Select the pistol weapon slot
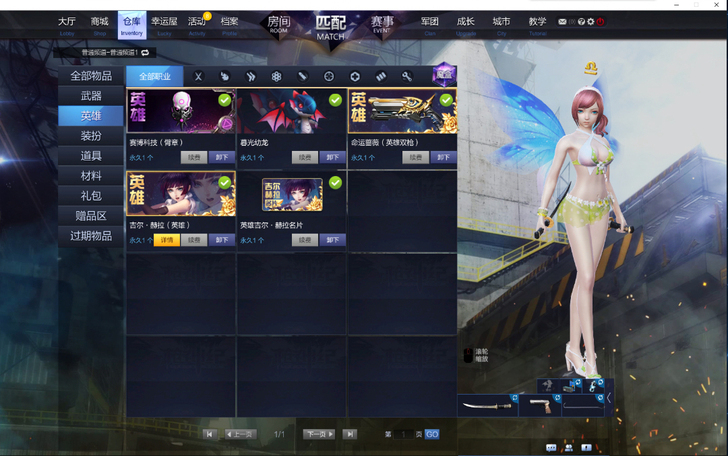Image resolution: width=728 pixels, height=456 pixels. pos(540,404)
